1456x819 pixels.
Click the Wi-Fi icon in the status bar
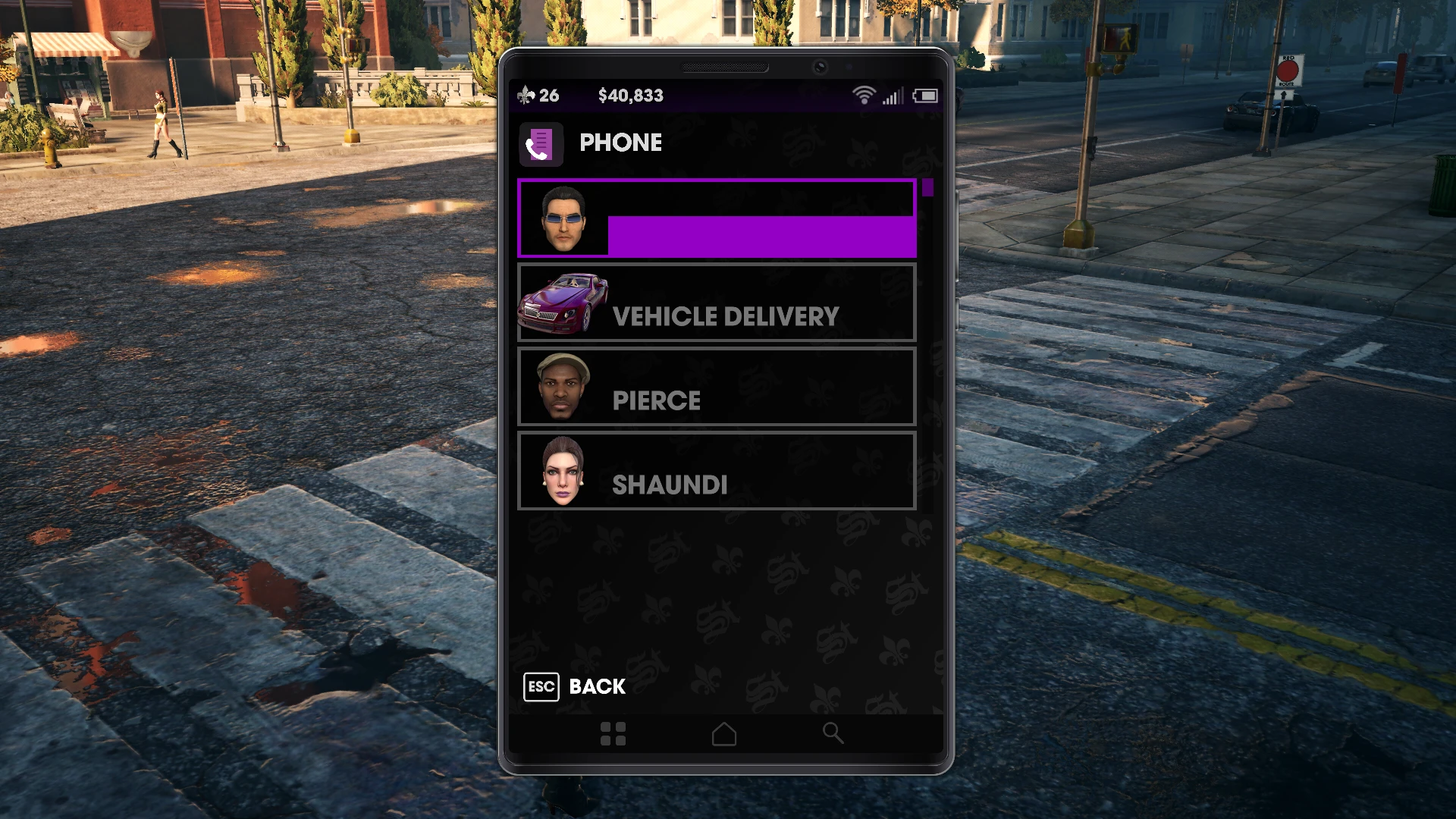pyautogui.click(x=864, y=96)
